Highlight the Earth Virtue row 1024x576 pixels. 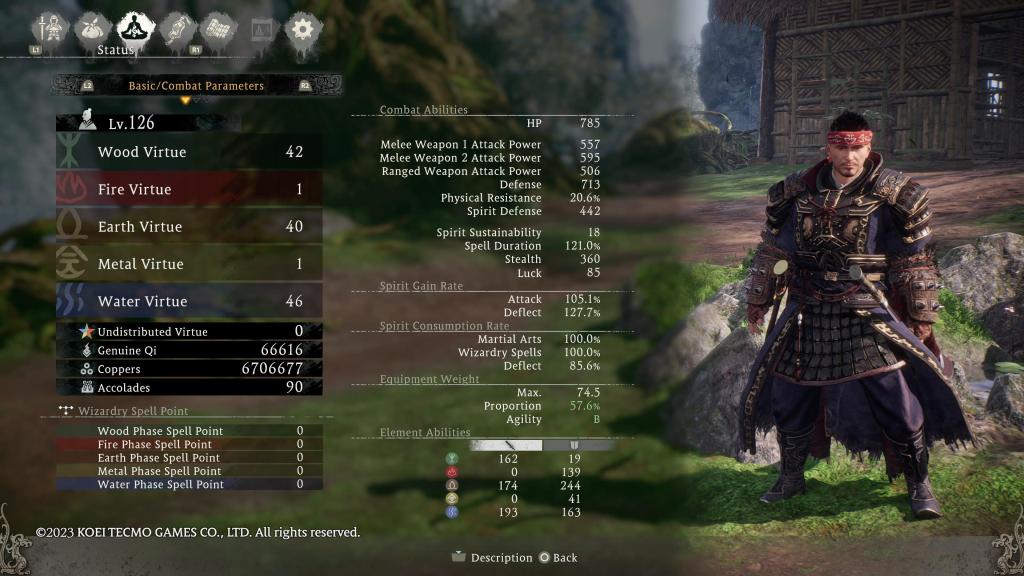(189, 226)
